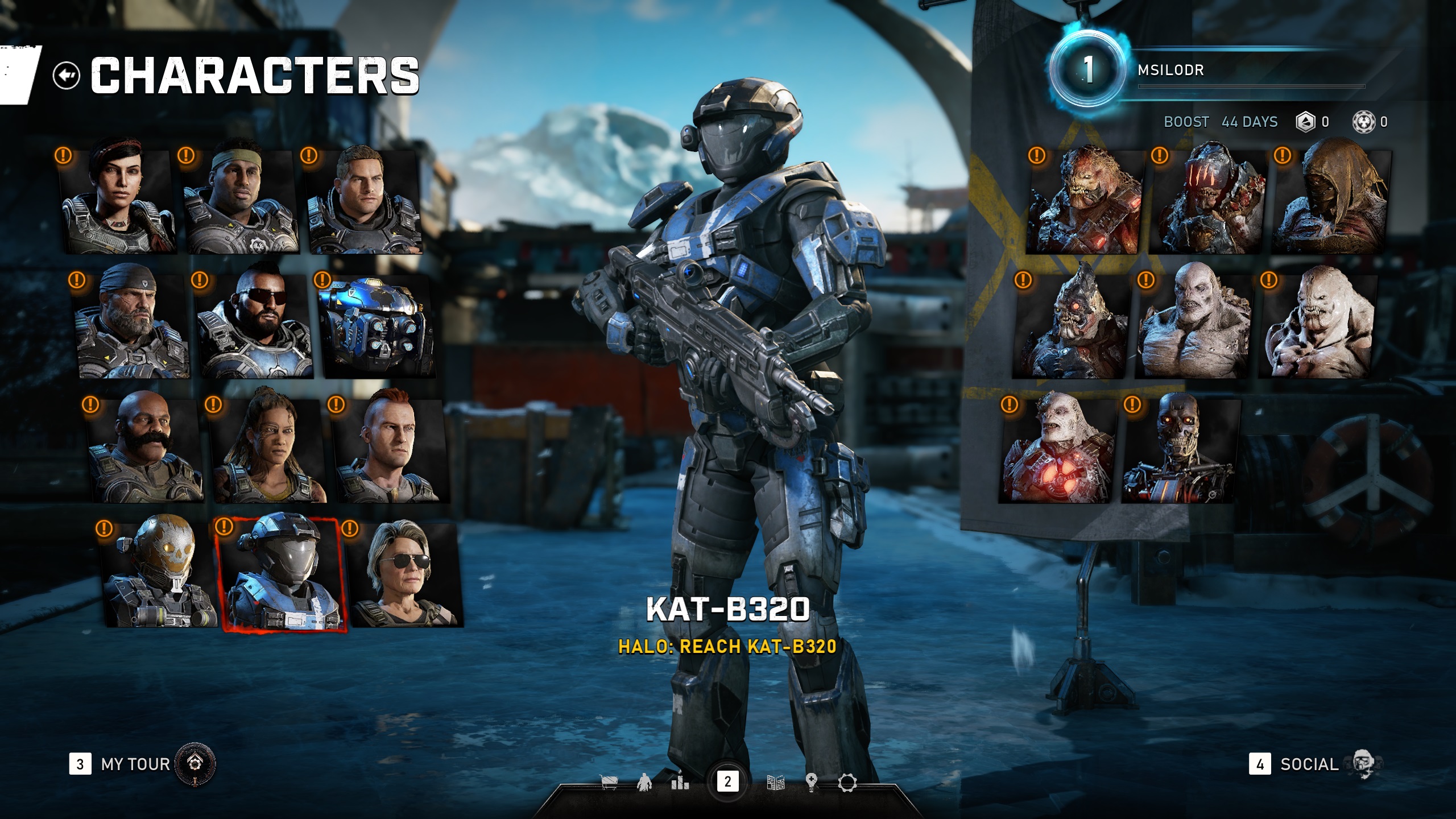Go back using the arrow beside Characters
This screenshot has width=1456, height=819.
pyautogui.click(x=67, y=75)
